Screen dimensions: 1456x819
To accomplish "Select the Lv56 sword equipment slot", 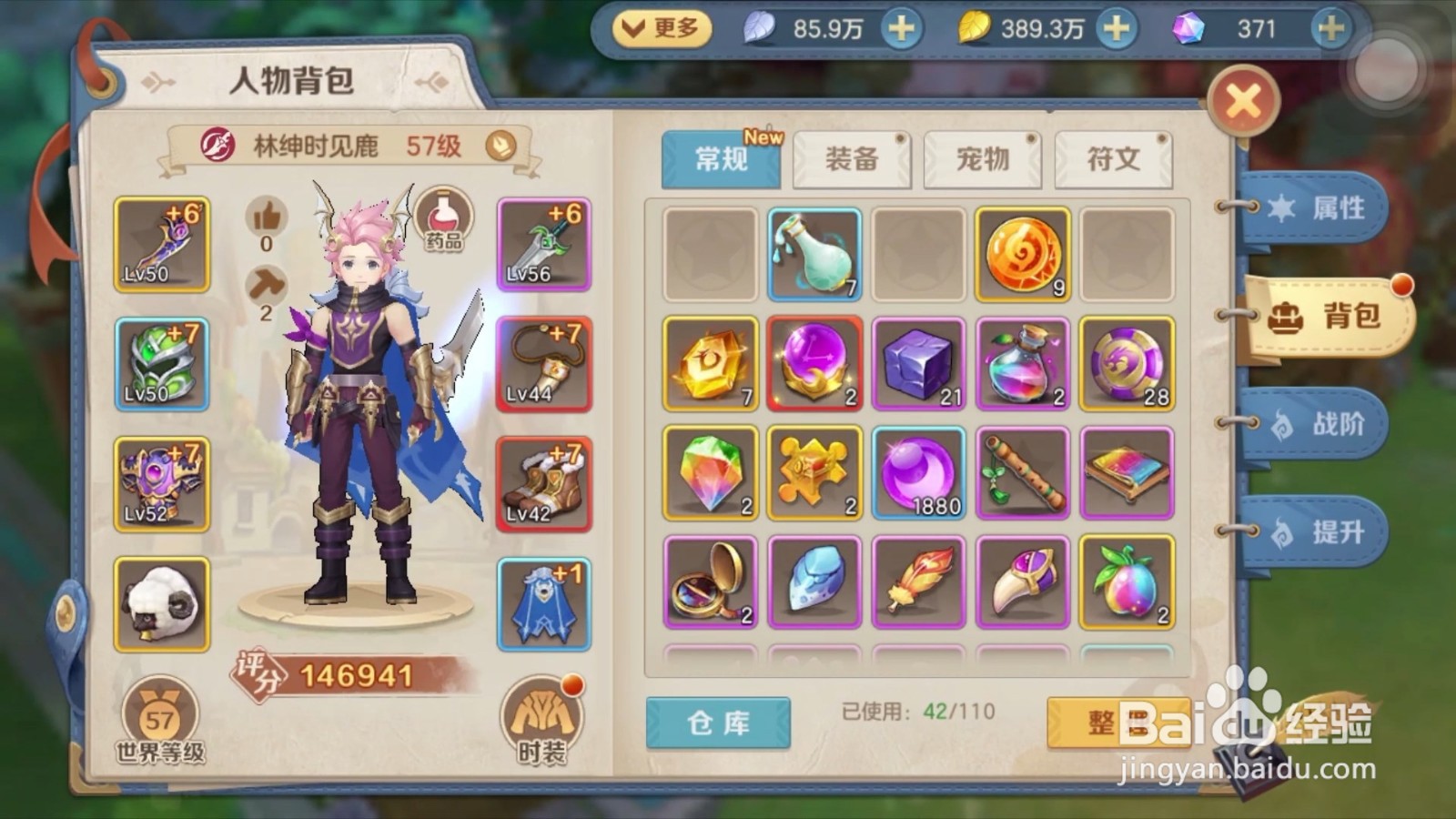I will coord(544,241).
